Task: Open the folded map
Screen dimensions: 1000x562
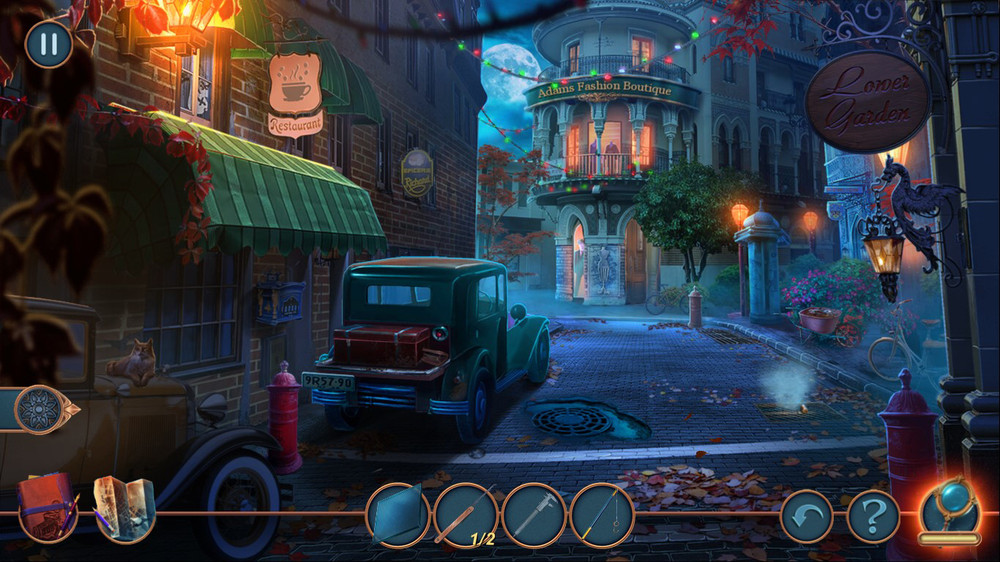Action: pos(125,506)
